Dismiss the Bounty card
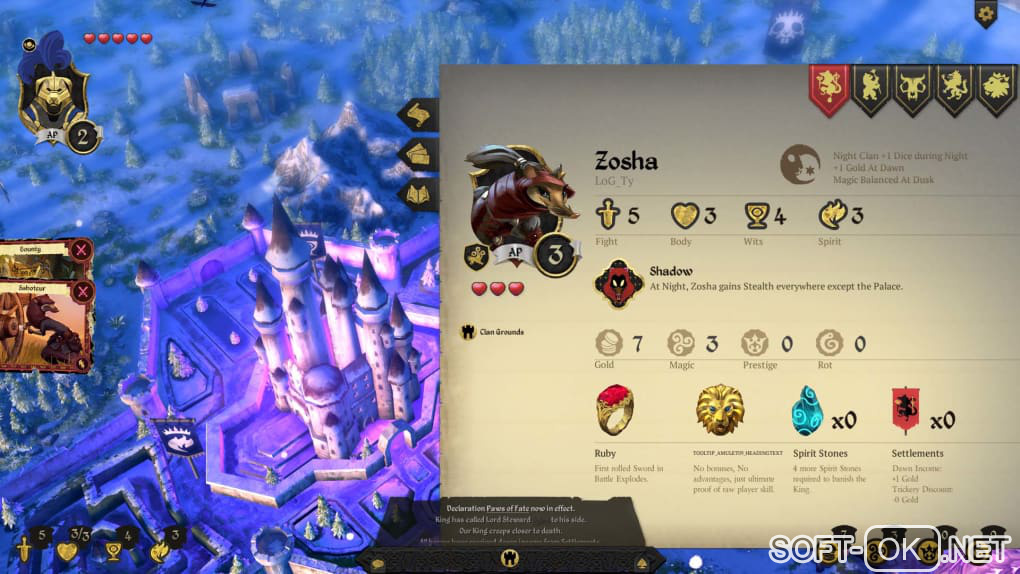The width and height of the screenshot is (1020, 574). click(x=82, y=250)
